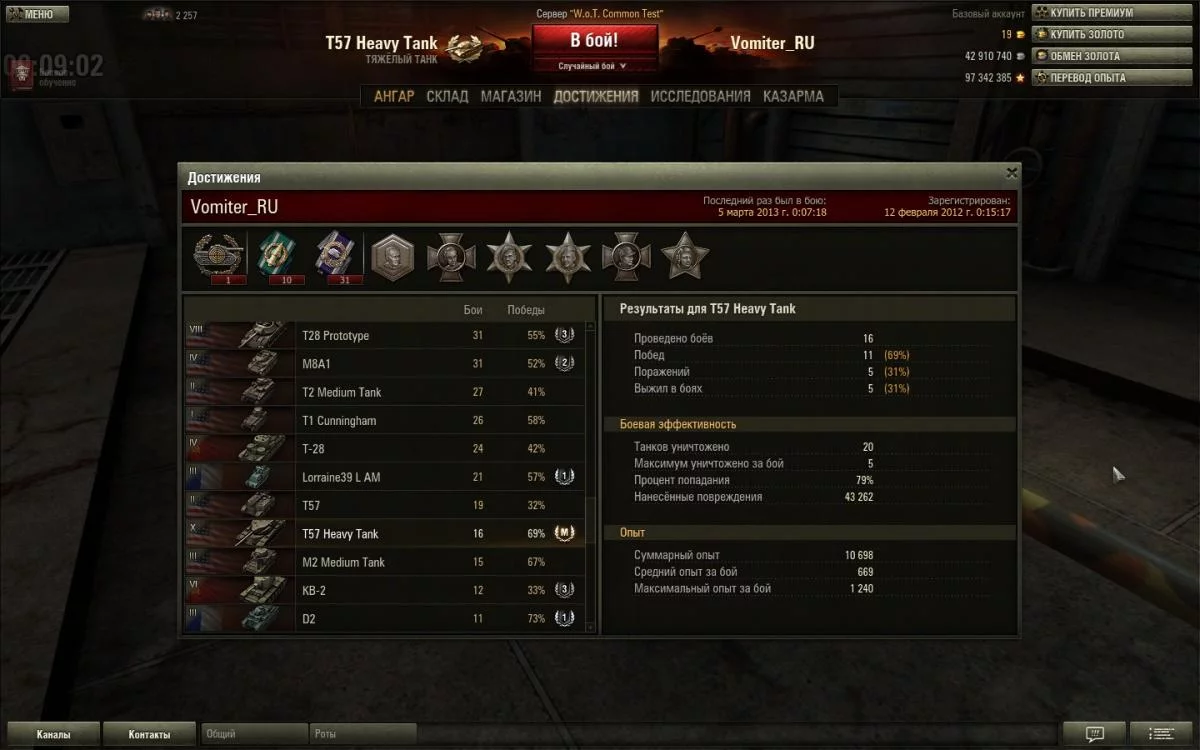Select the Казарма tab

click(x=793, y=97)
